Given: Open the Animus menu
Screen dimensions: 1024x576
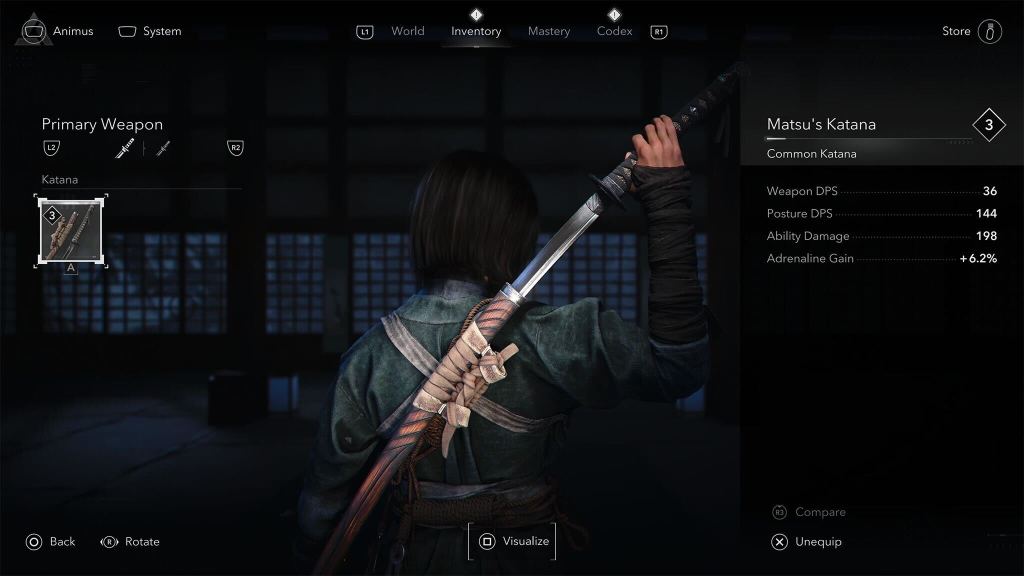Looking at the screenshot, I should click(58, 31).
